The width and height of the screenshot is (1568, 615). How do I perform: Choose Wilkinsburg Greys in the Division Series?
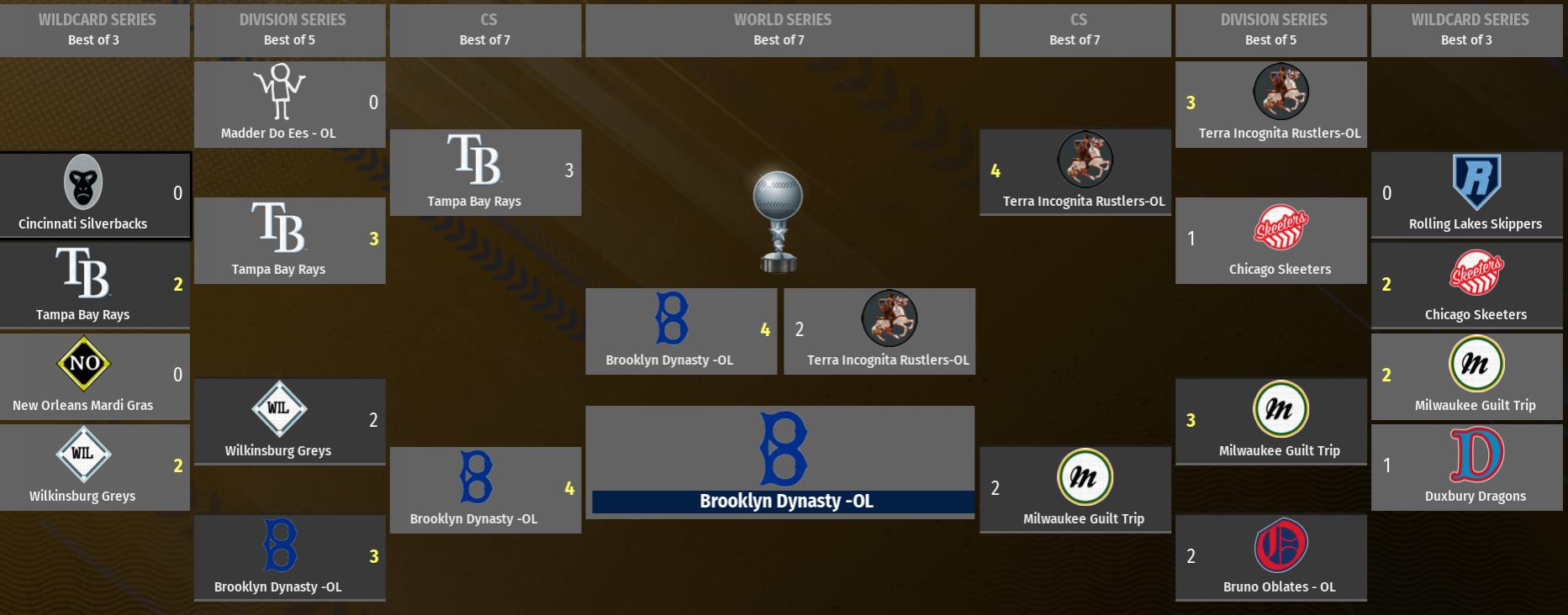[289, 423]
